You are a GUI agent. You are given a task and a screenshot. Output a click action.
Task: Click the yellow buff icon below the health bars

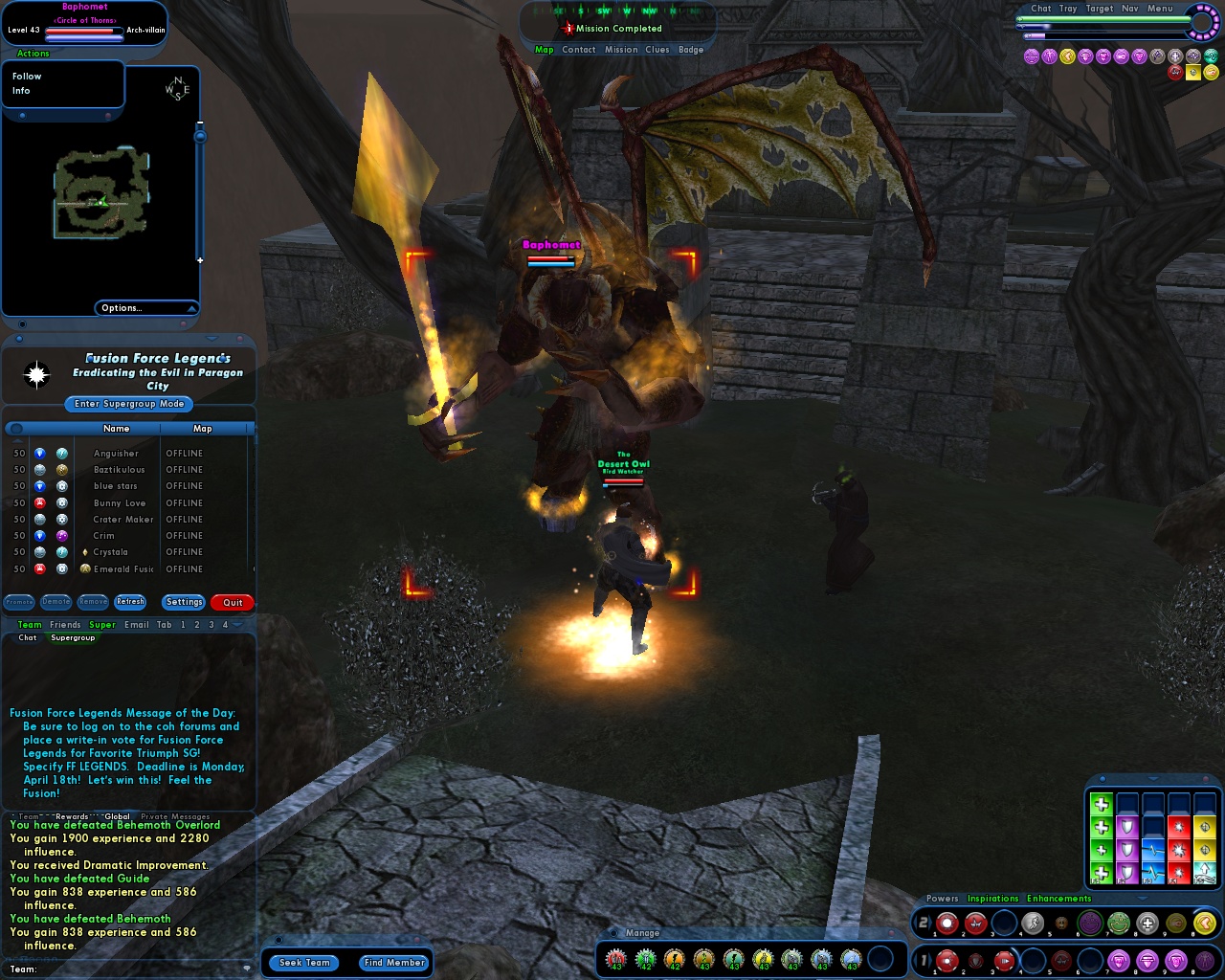pos(1069,56)
